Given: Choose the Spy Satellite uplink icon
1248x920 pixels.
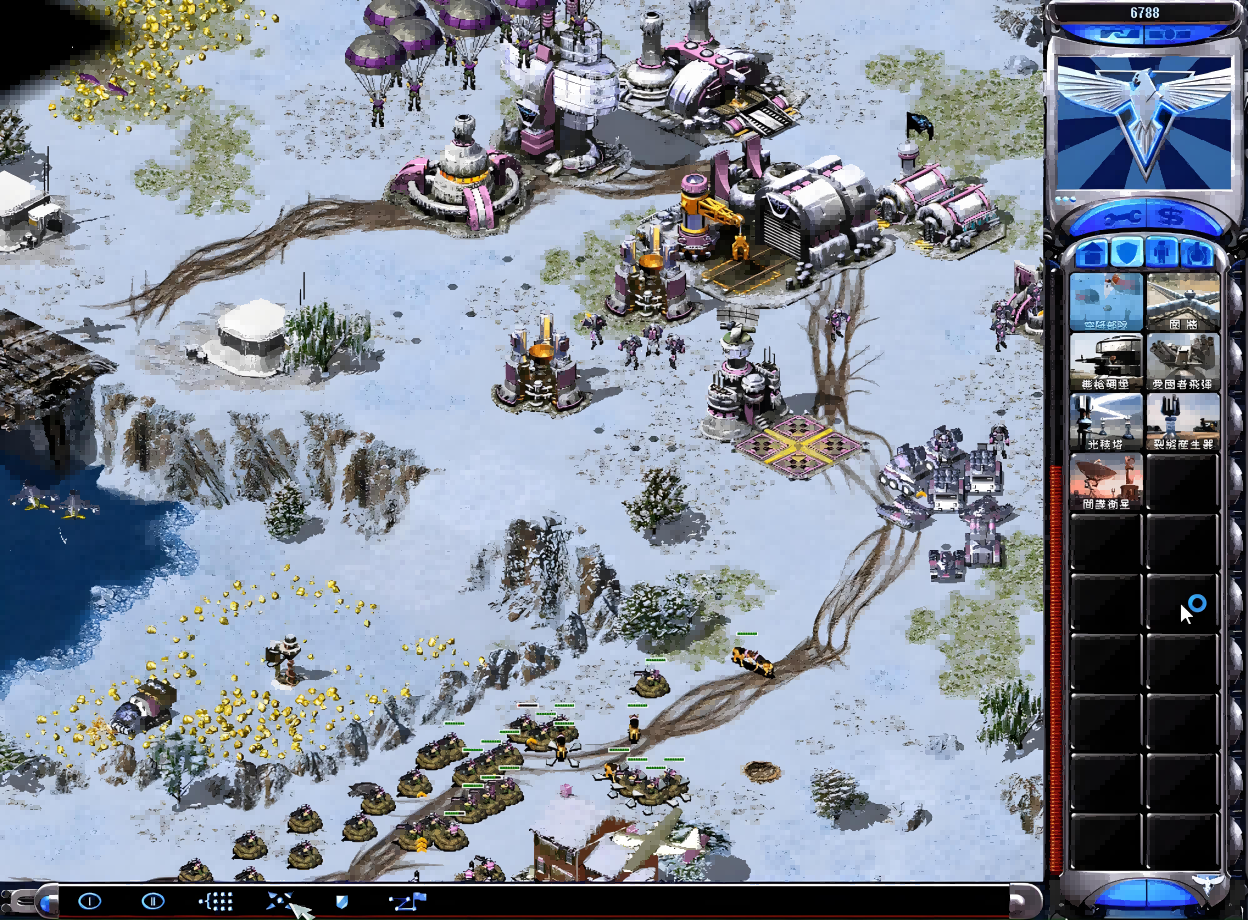Looking at the screenshot, I should point(1106,482).
